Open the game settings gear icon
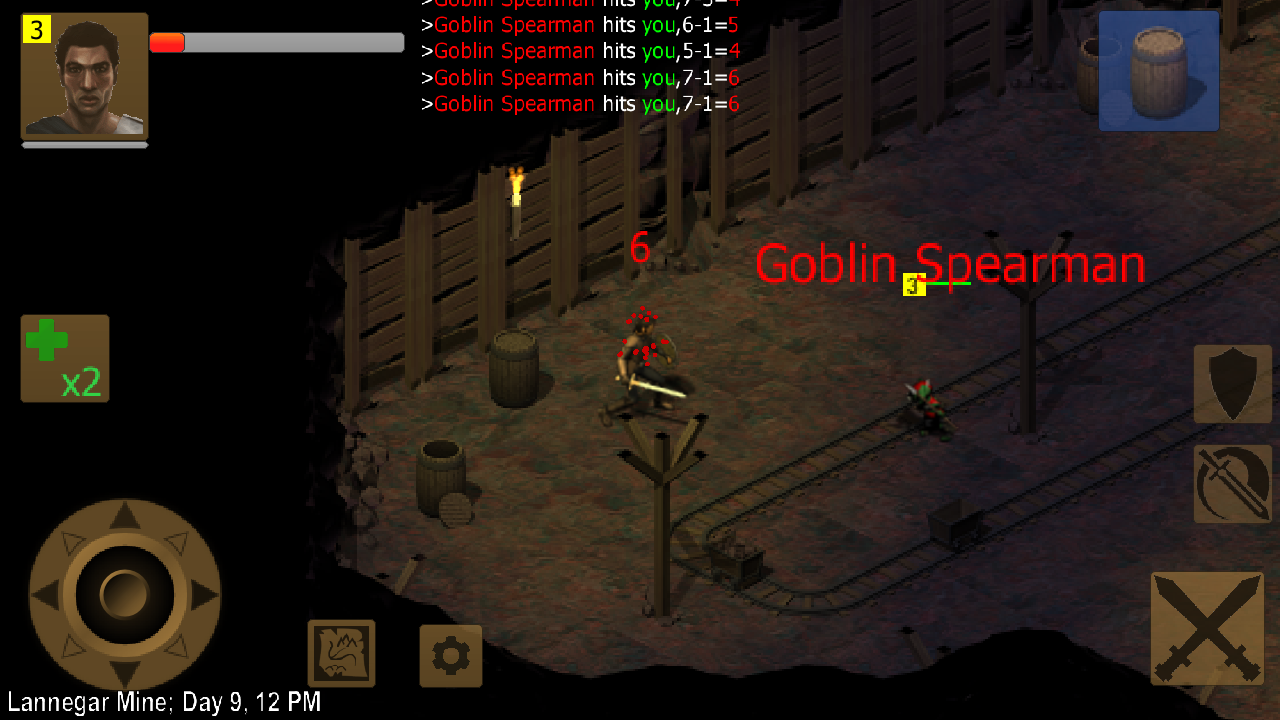 [x=450, y=655]
